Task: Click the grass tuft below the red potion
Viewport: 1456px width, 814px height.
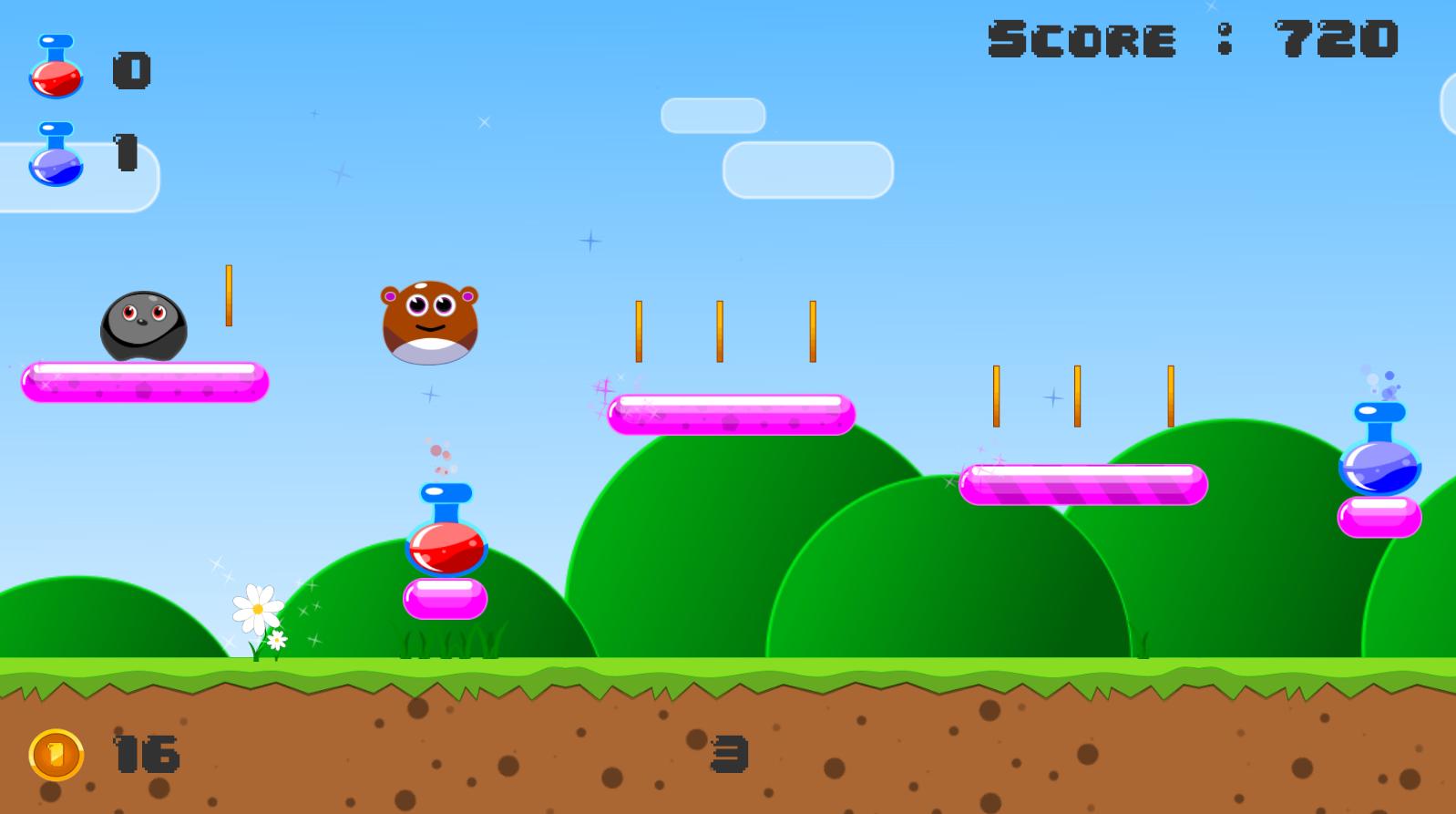Action: coord(448,644)
